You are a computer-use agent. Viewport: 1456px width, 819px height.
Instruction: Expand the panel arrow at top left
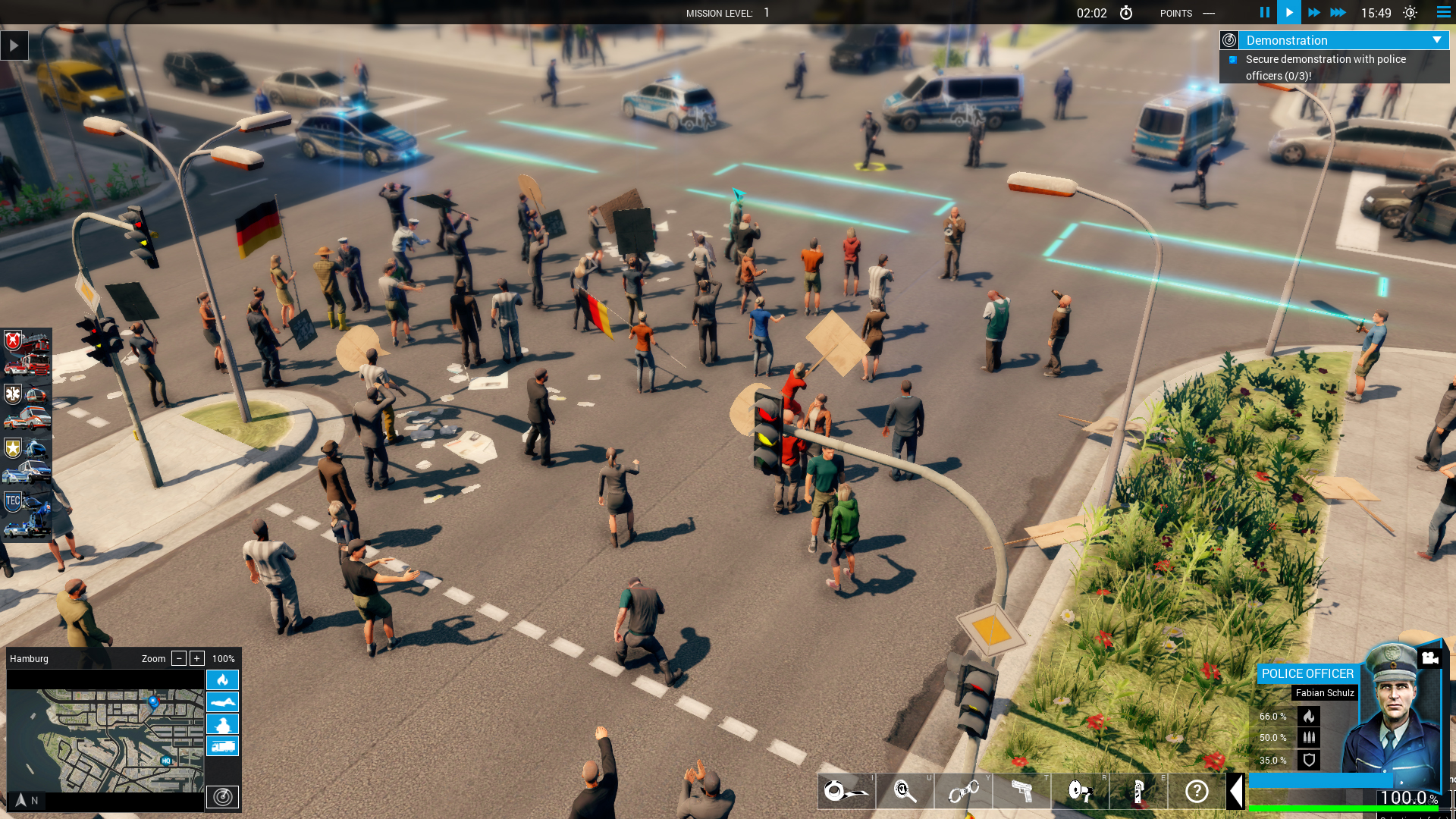point(14,45)
